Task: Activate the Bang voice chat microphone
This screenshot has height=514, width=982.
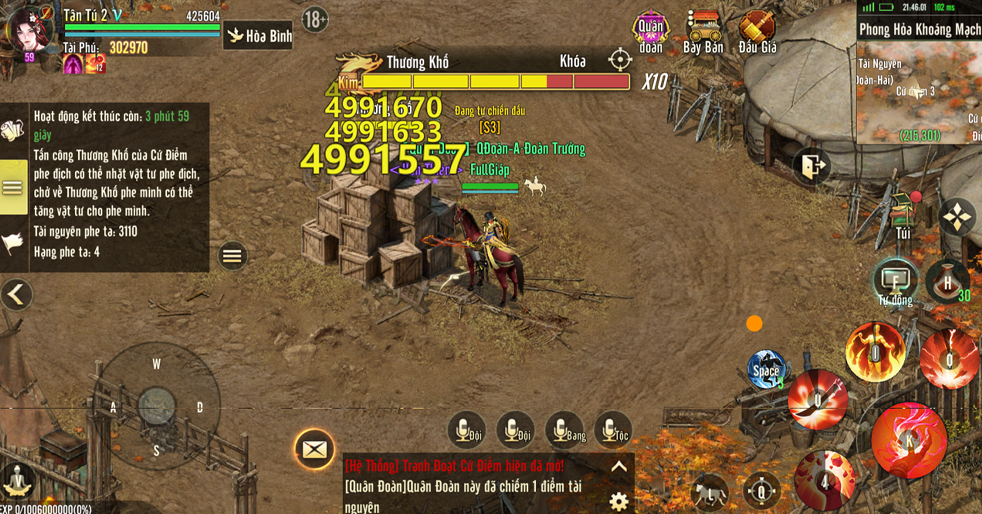Action: 564,430
